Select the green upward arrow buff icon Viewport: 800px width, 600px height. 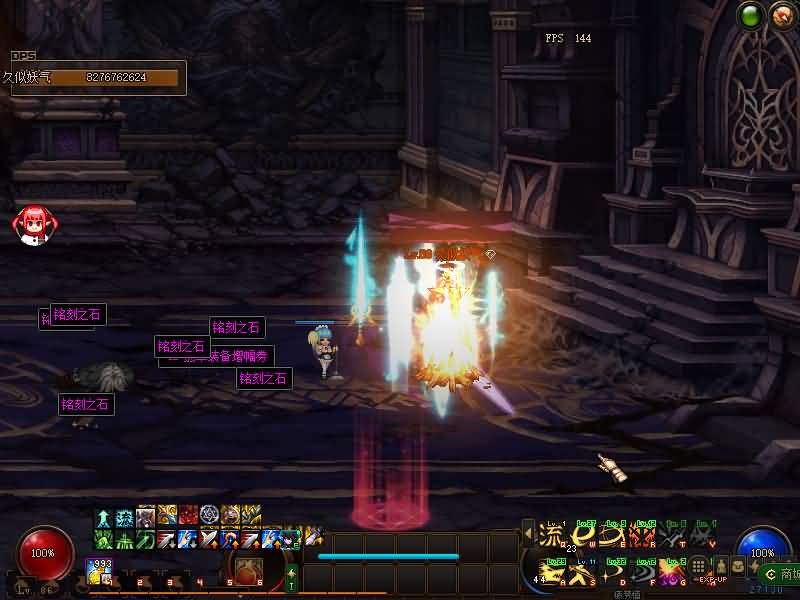[x=104, y=516]
